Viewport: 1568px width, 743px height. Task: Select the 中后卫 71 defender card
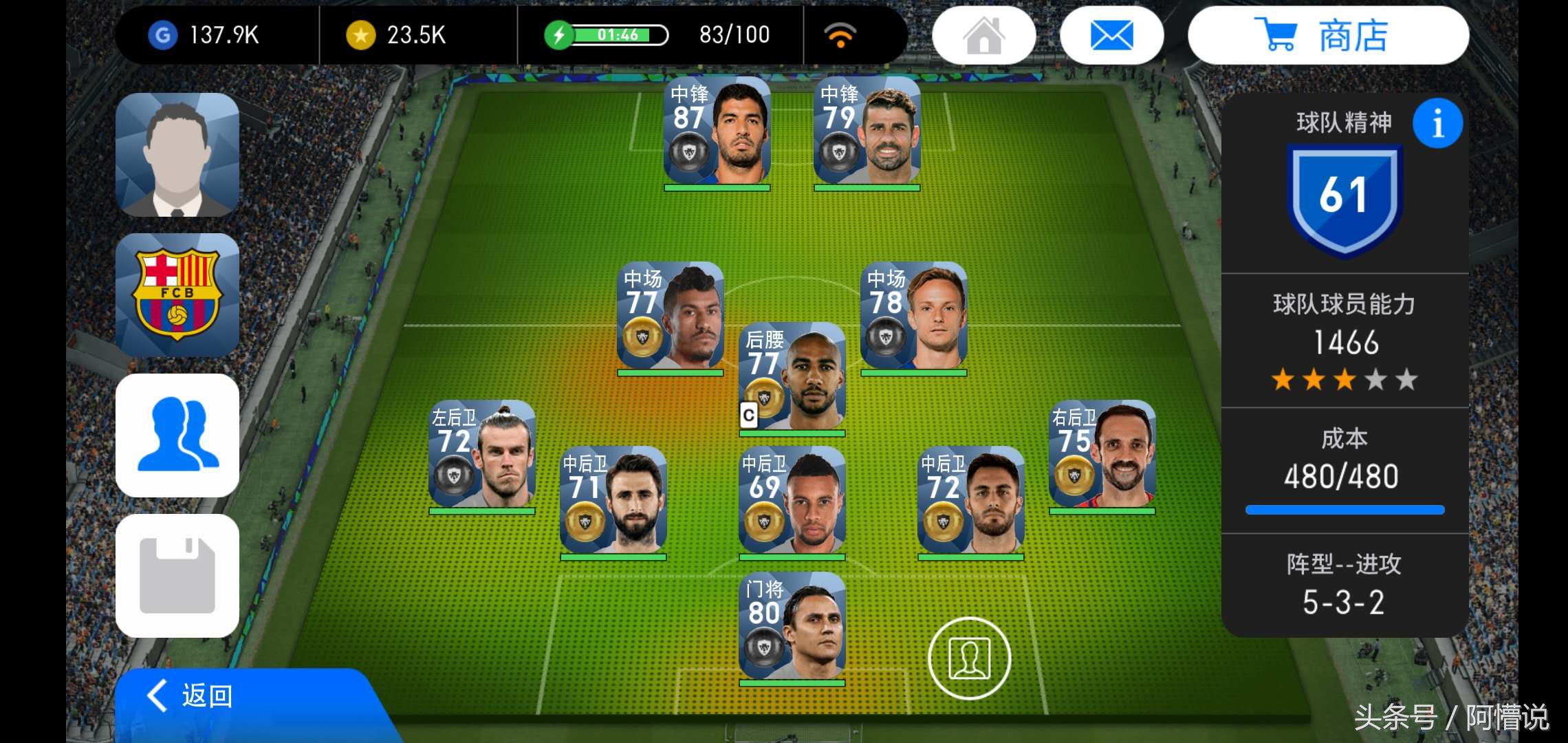(613, 502)
